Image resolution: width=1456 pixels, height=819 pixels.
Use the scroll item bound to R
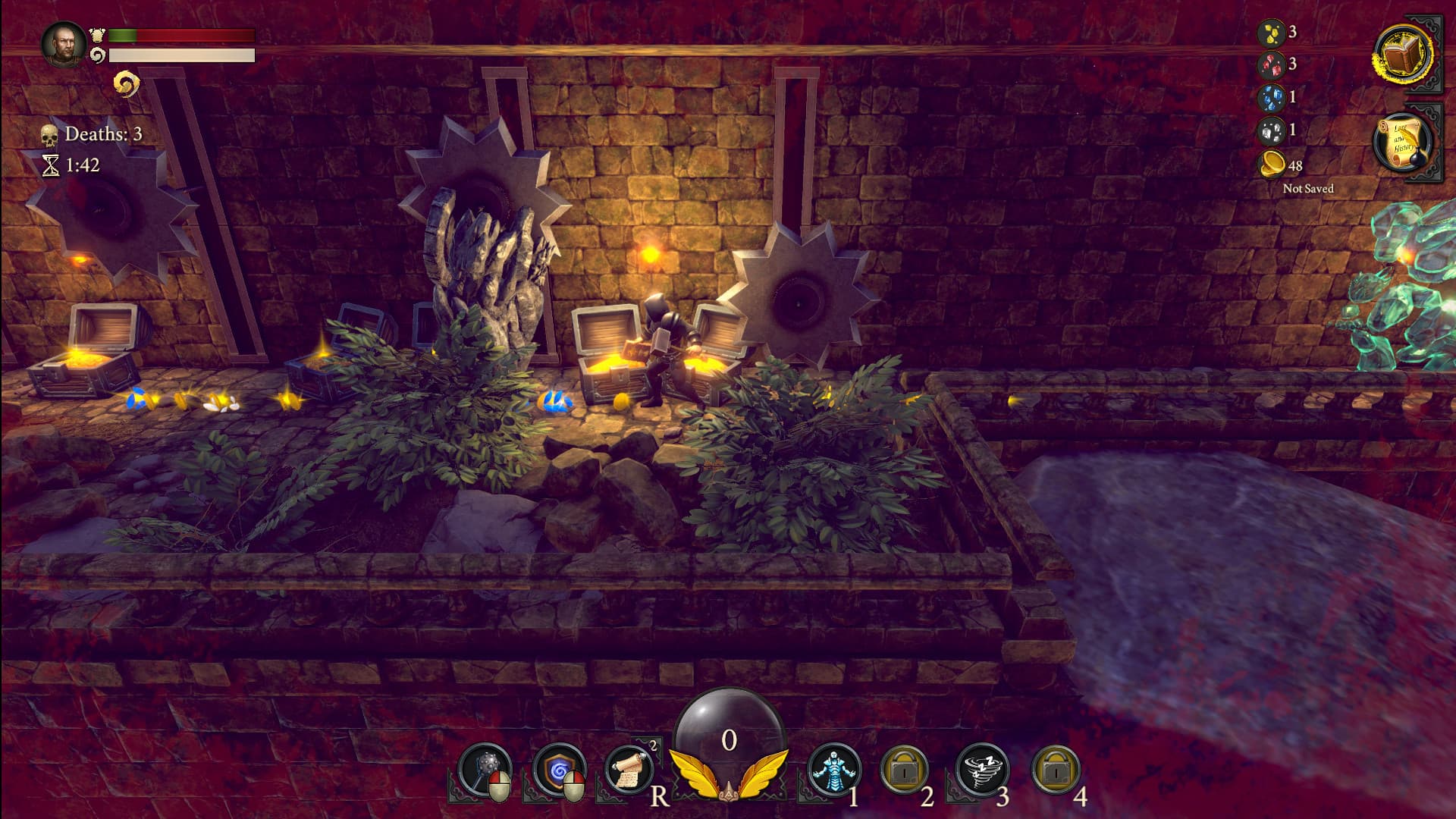click(x=632, y=768)
